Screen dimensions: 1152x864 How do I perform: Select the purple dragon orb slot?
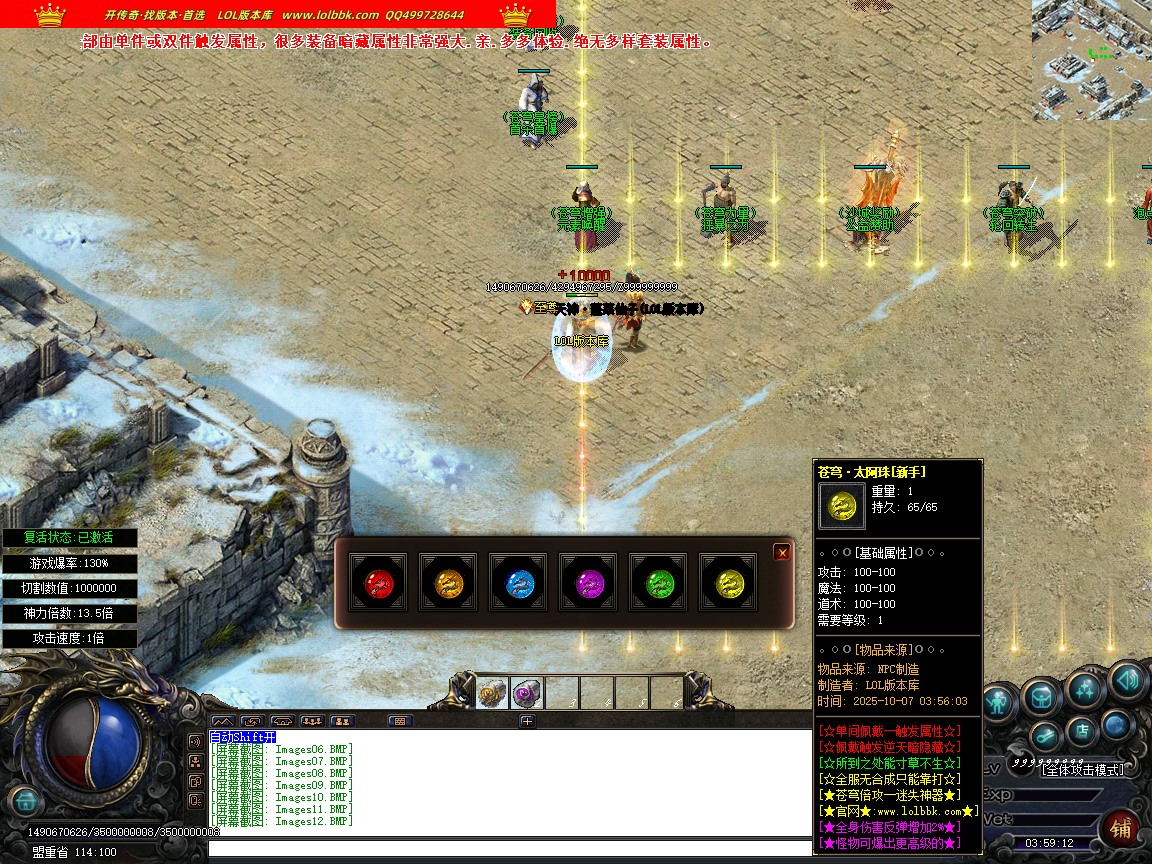[588, 582]
